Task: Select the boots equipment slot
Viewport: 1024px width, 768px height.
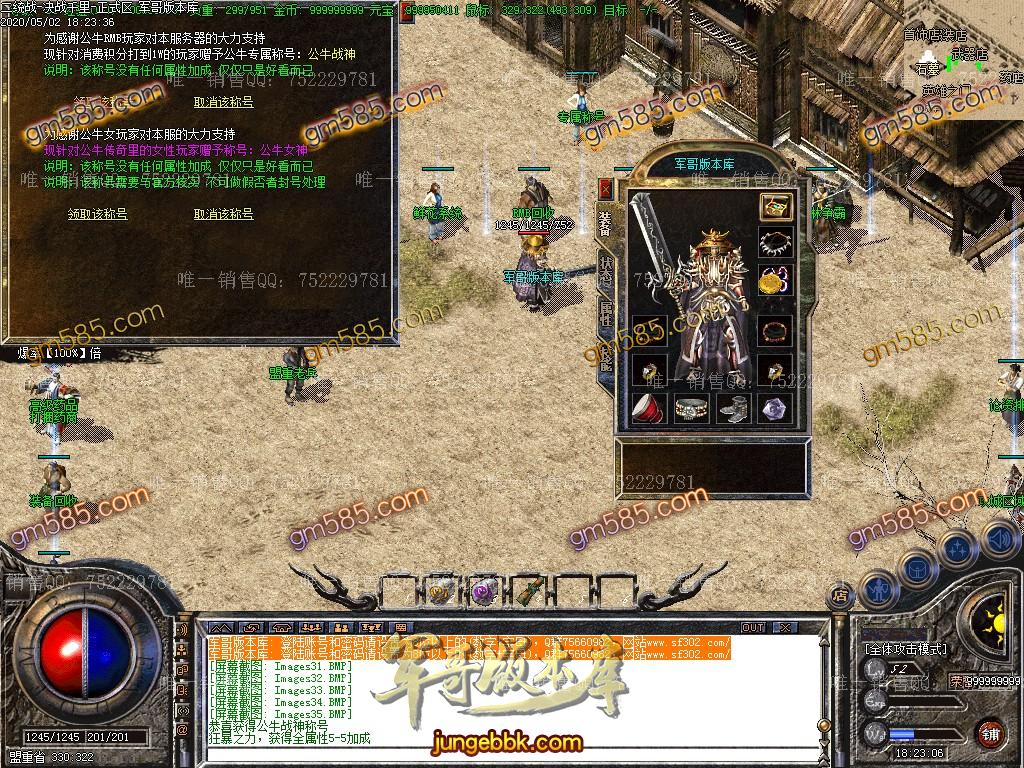Action: pyautogui.click(x=733, y=408)
